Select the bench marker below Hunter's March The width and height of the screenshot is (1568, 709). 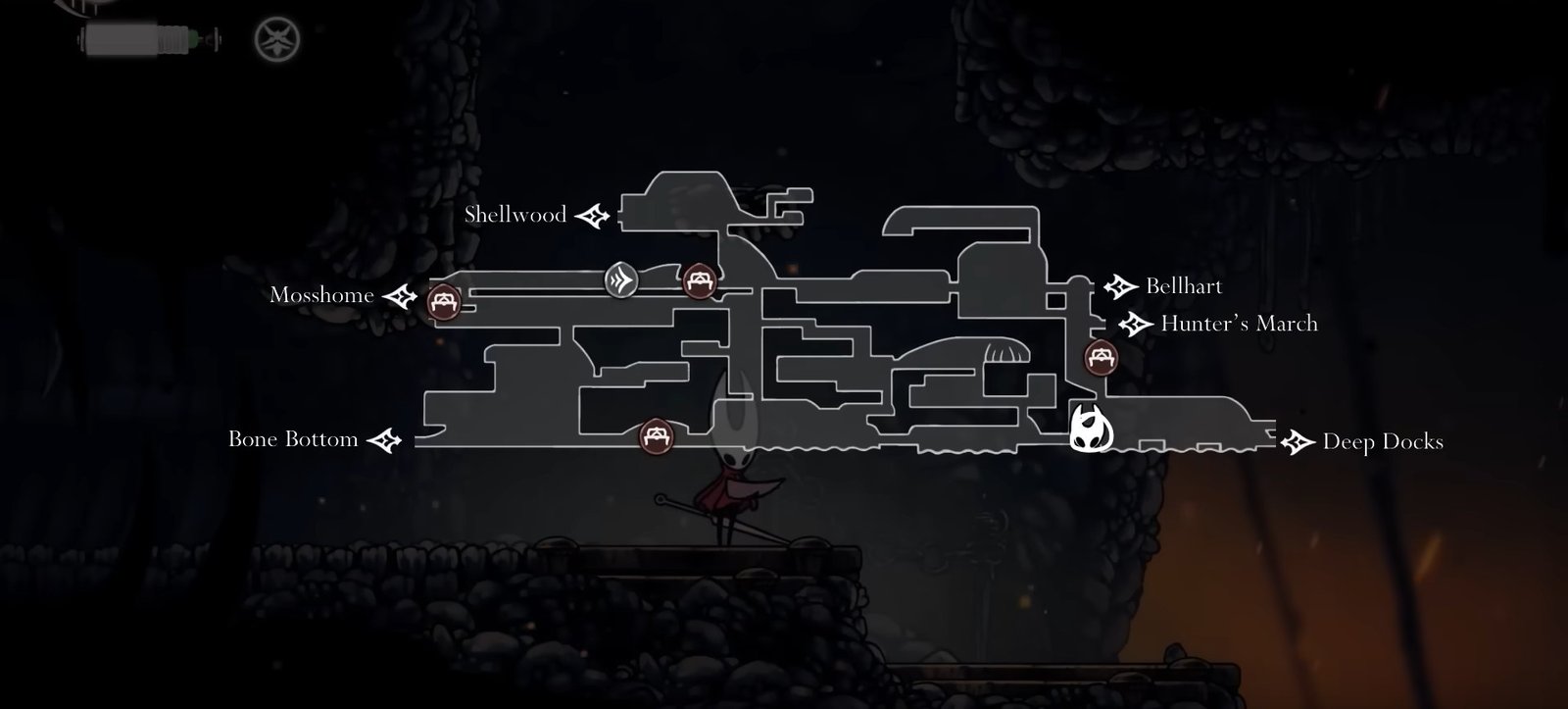coord(1101,358)
